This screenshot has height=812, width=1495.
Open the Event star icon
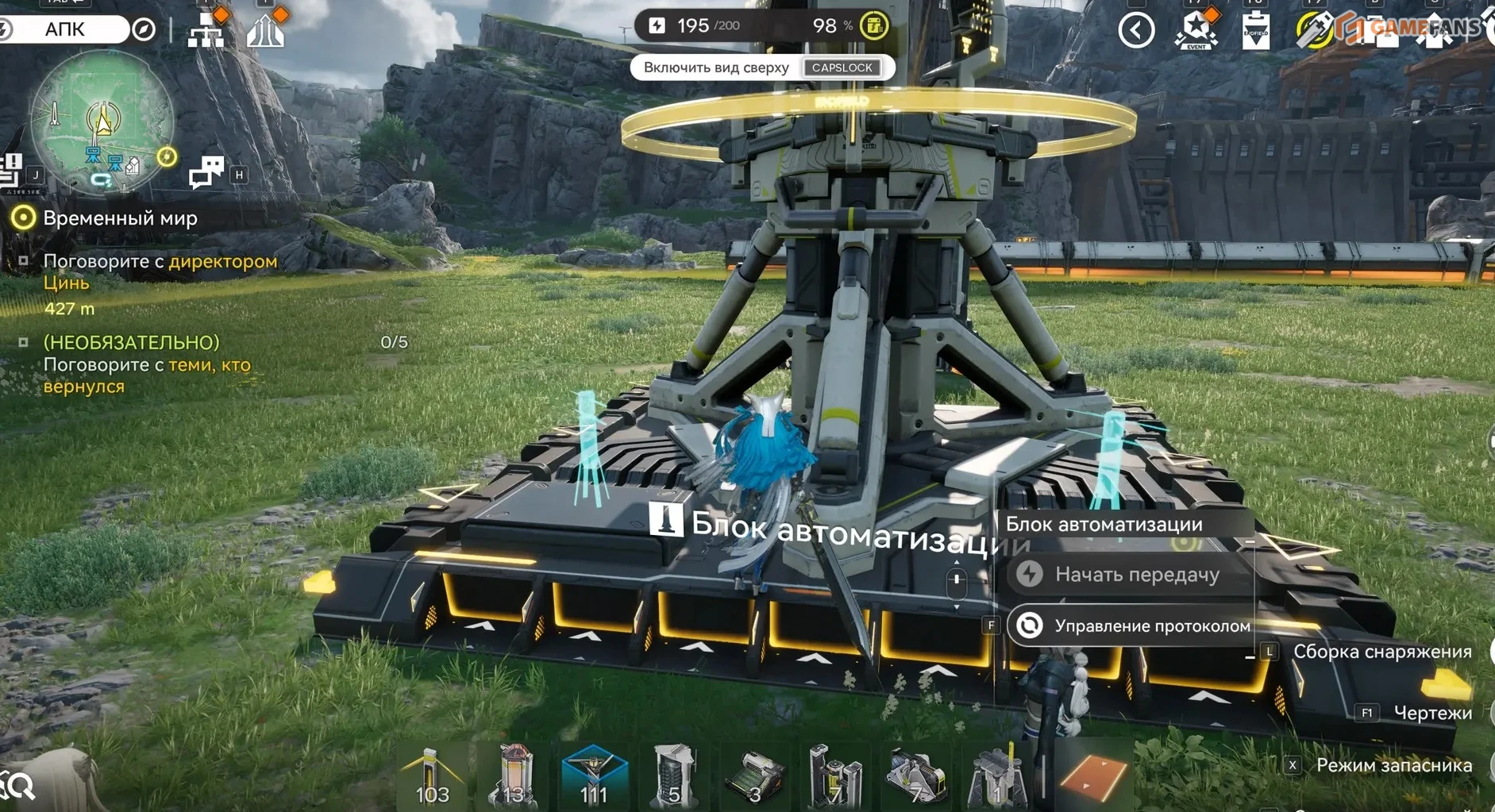1196,30
